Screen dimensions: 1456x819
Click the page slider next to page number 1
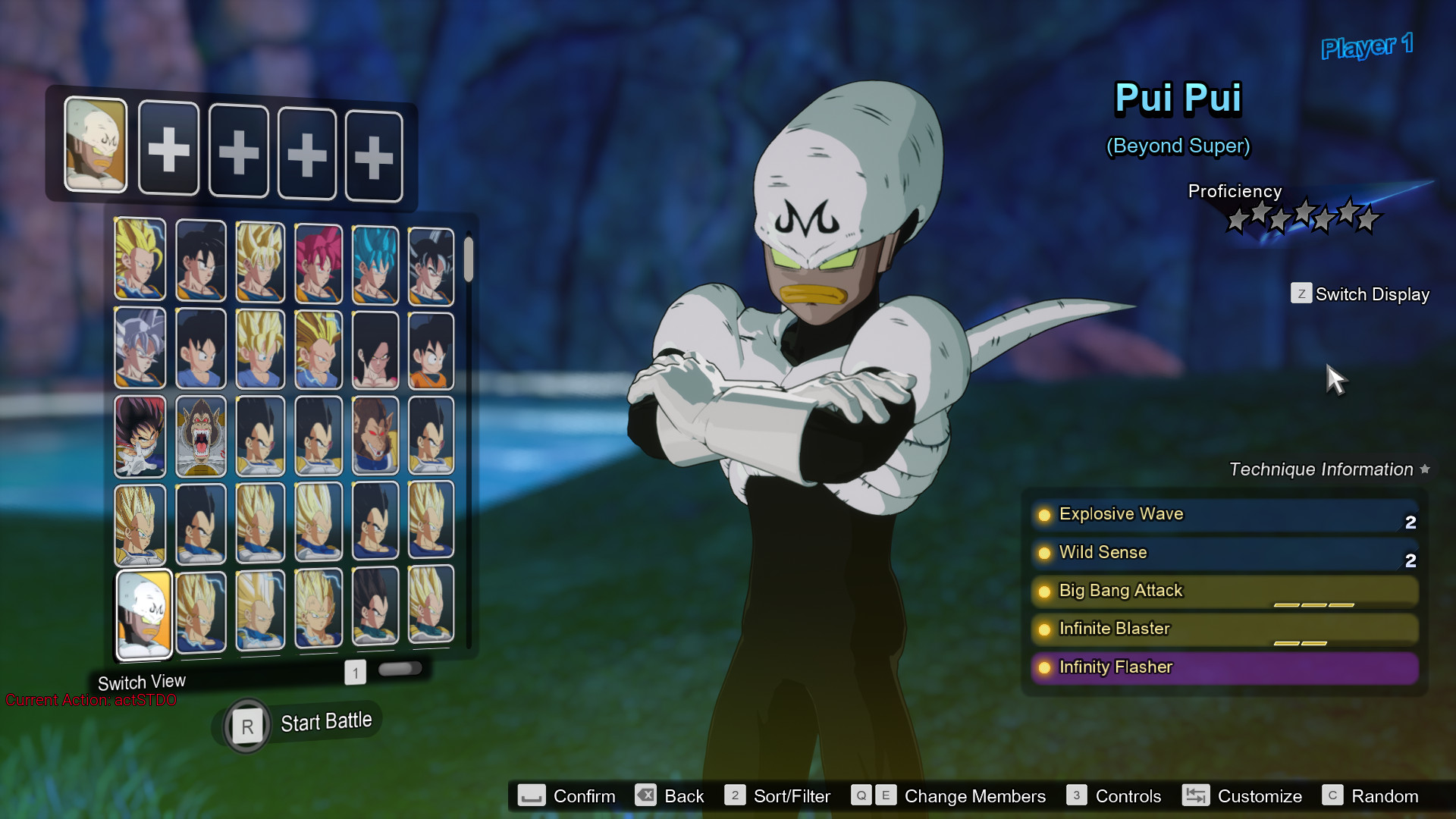click(x=402, y=668)
